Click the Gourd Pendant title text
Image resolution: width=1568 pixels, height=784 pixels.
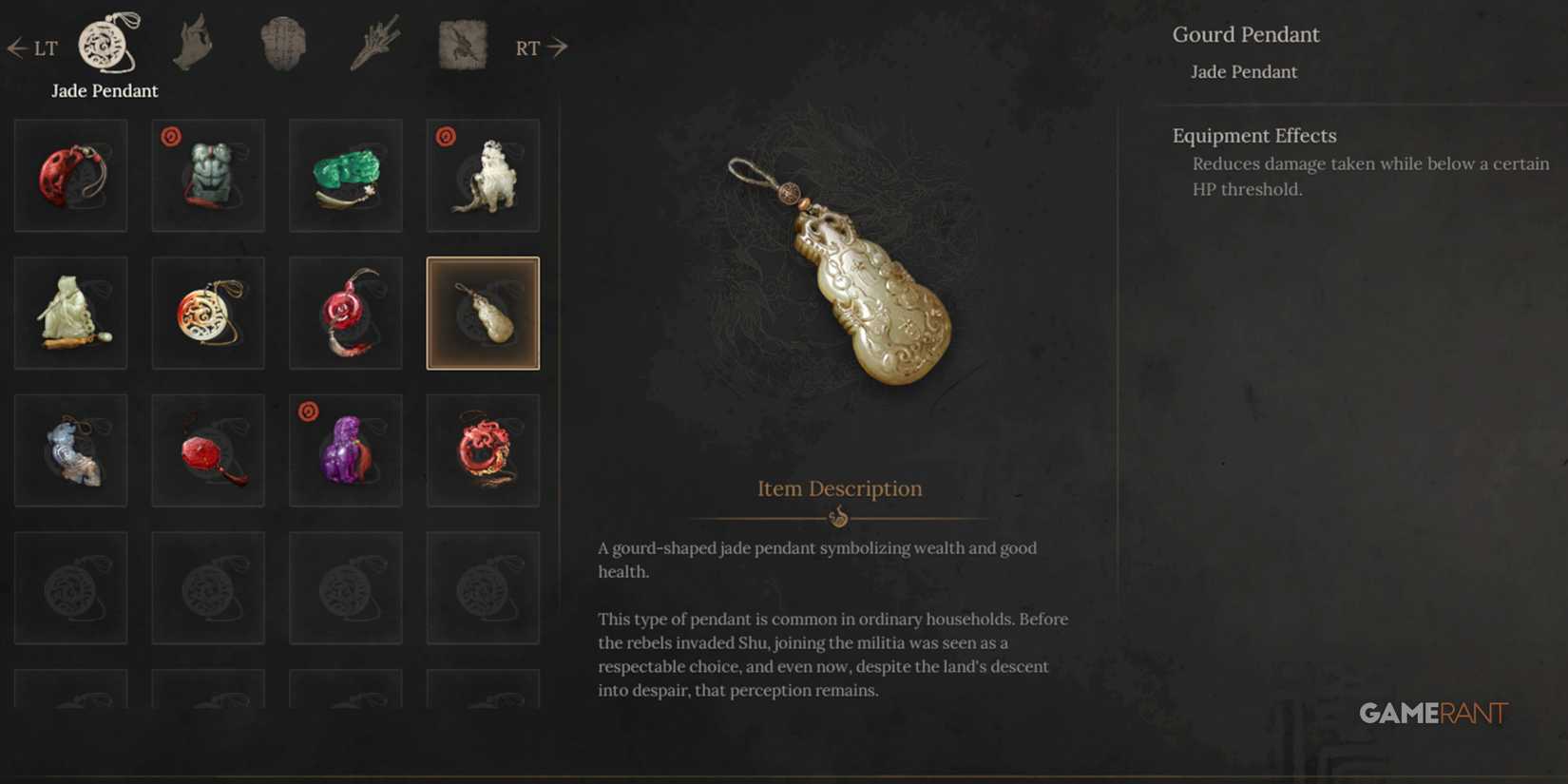pyautogui.click(x=1247, y=34)
